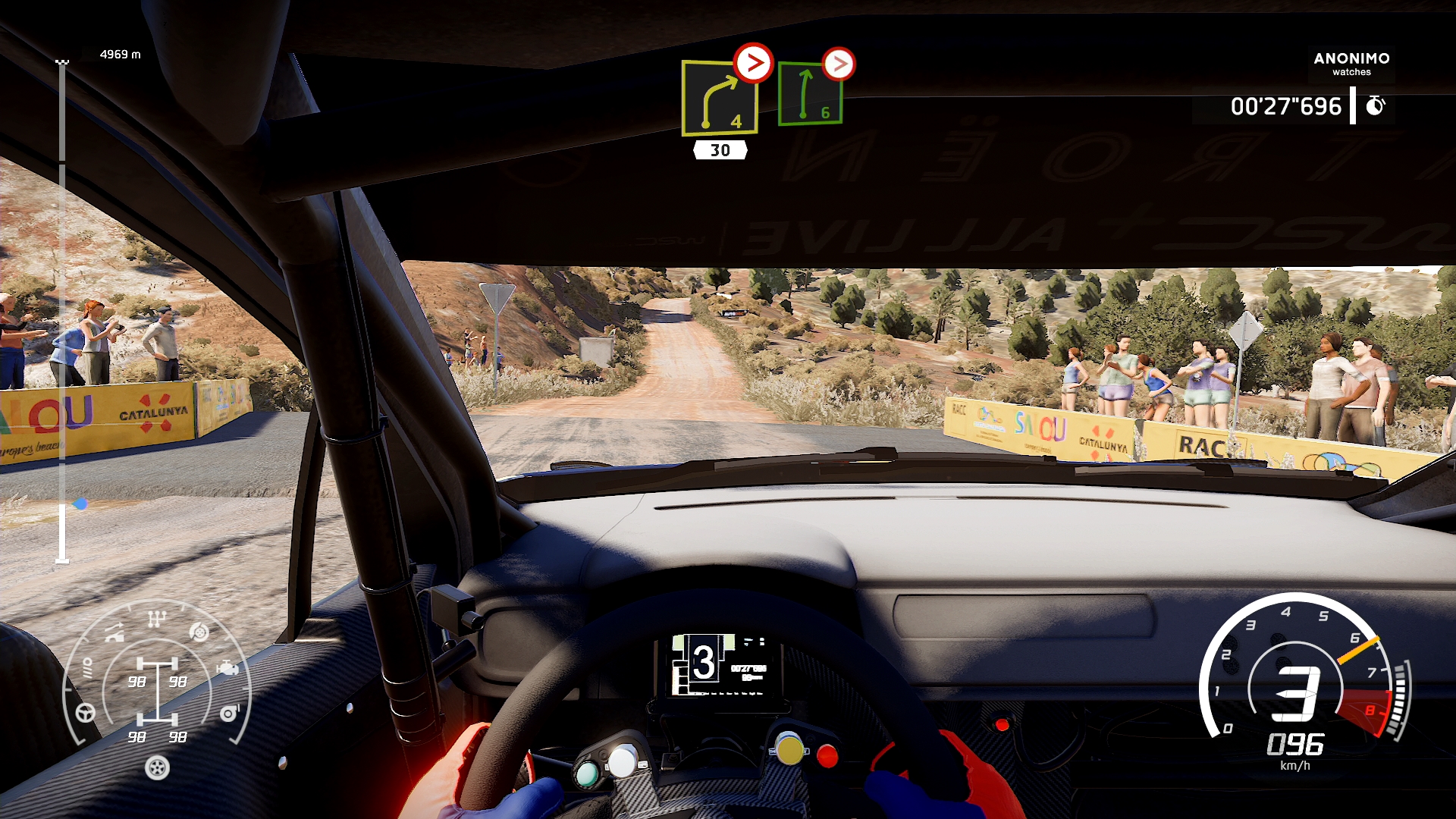This screenshot has height=819, width=1456.
Task: Click the turbo damage icon
Action: [x=229, y=714]
